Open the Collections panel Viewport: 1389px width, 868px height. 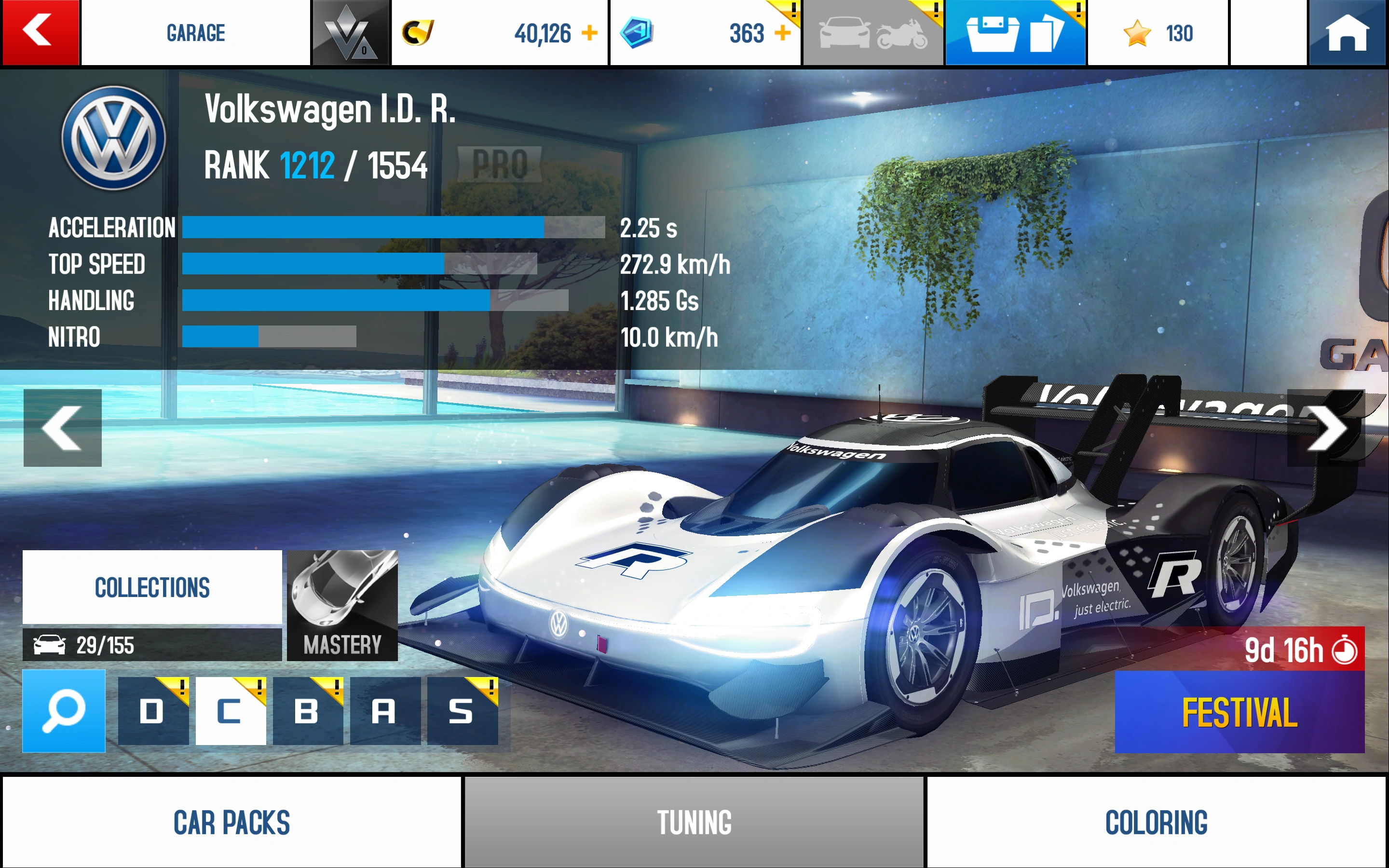coord(152,587)
